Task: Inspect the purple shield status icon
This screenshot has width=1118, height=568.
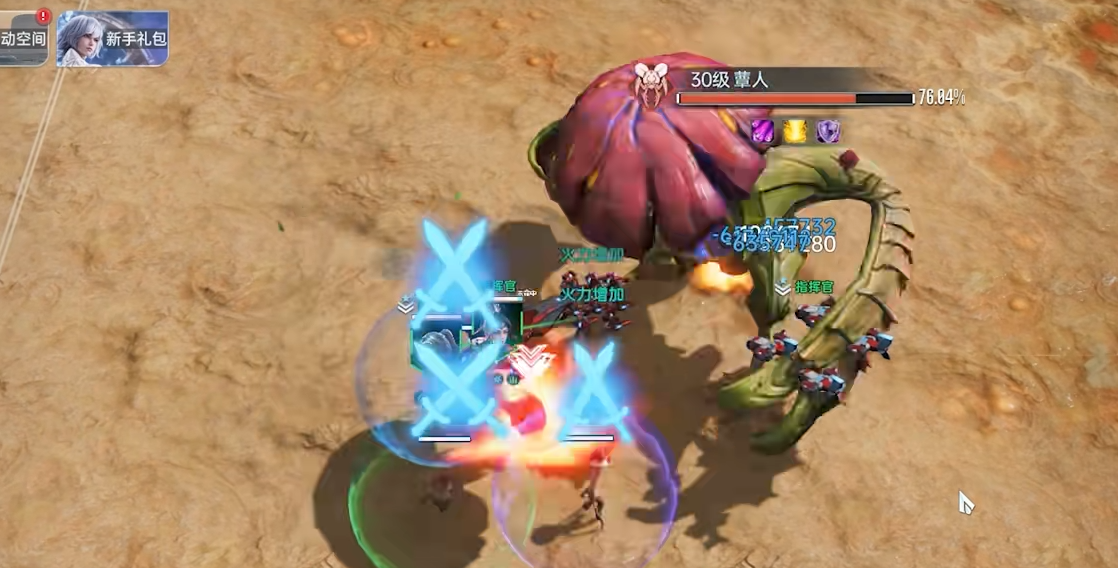Action: (828, 130)
